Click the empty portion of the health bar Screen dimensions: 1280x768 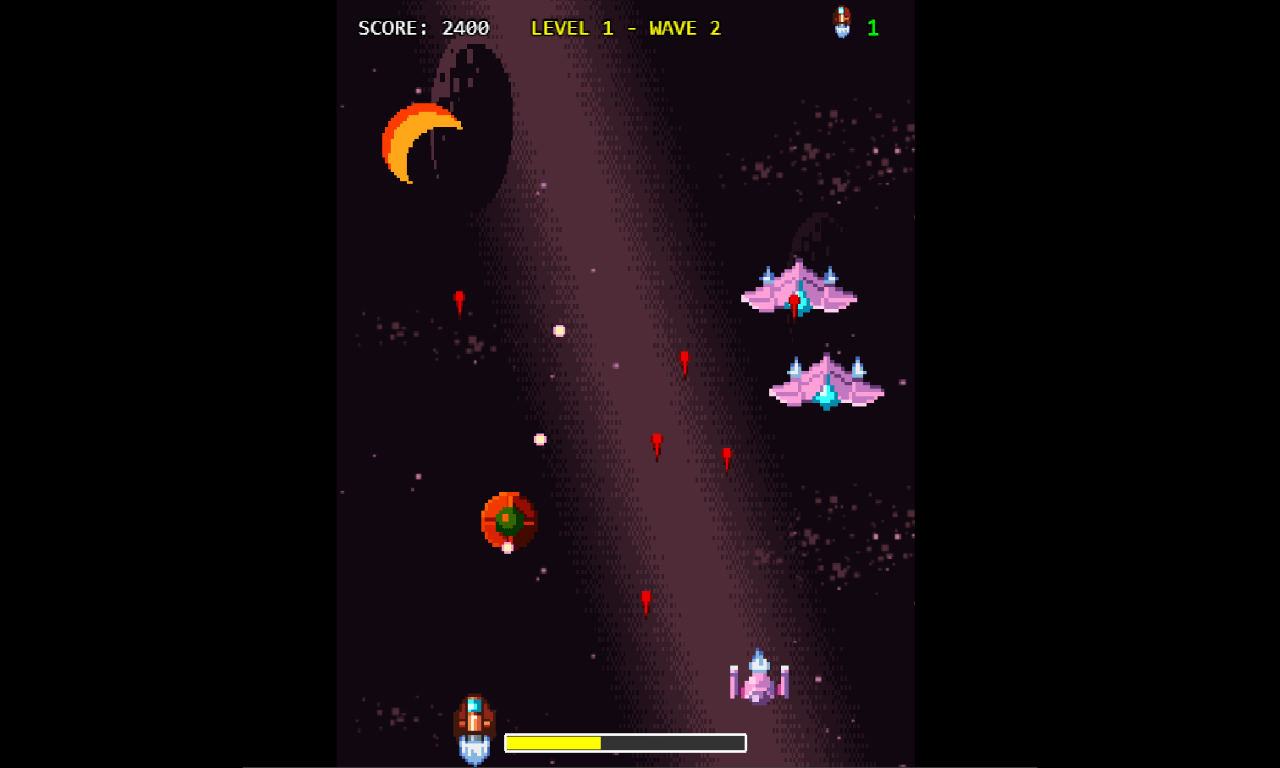pyautogui.click(x=670, y=742)
